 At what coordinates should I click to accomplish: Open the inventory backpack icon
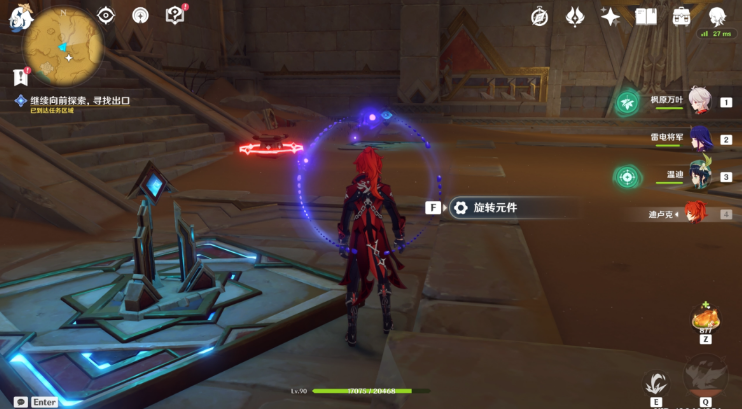coord(681,16)
